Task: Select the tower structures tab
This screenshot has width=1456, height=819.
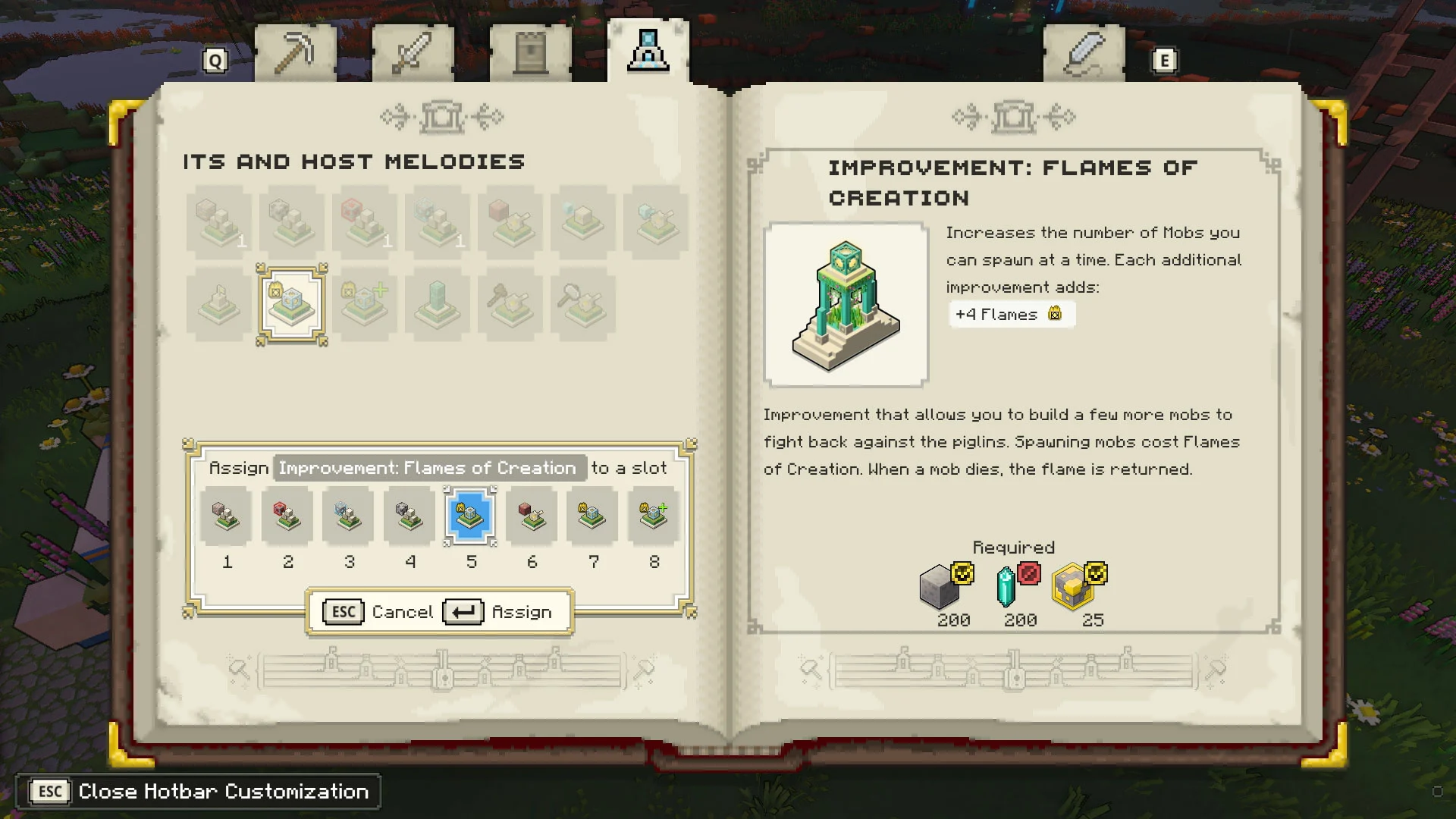Action: pyautogui.click(x=530, y=53)
